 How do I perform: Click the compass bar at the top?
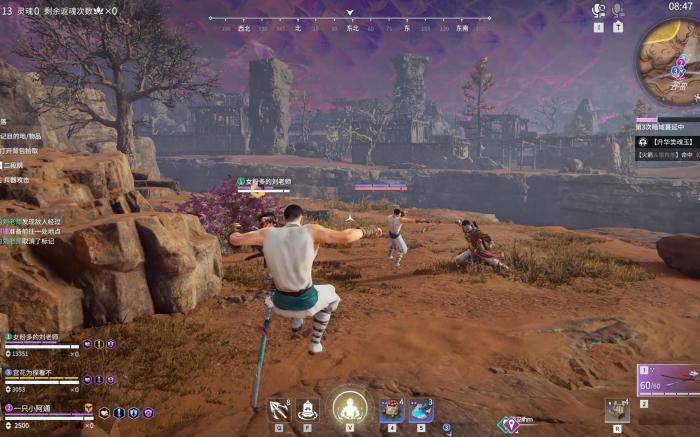(x=349, y=20)
